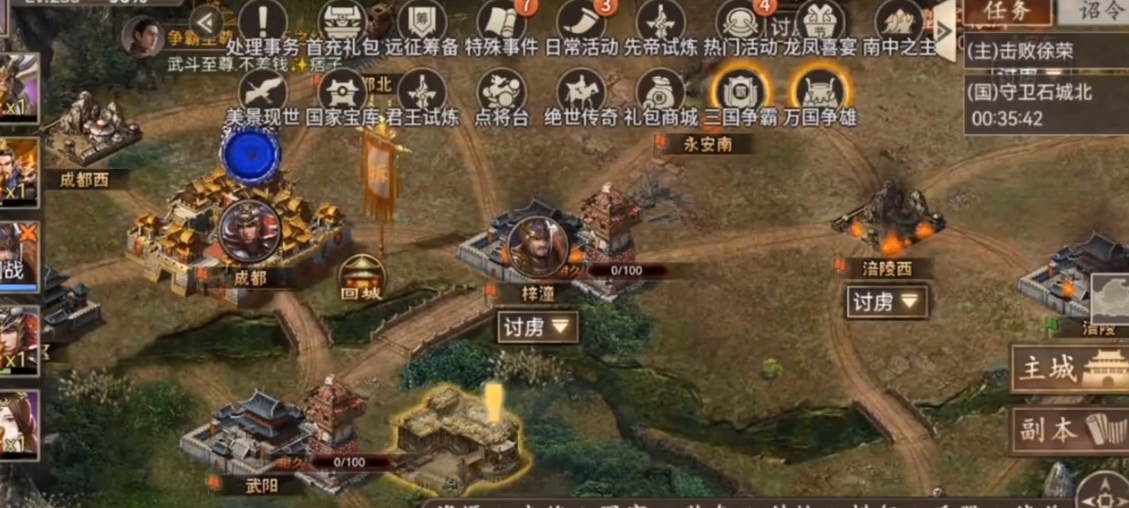Open the 点将台 general summoning platform
The height and width of the screenshot is (508, 1129).
click(501, 93)
